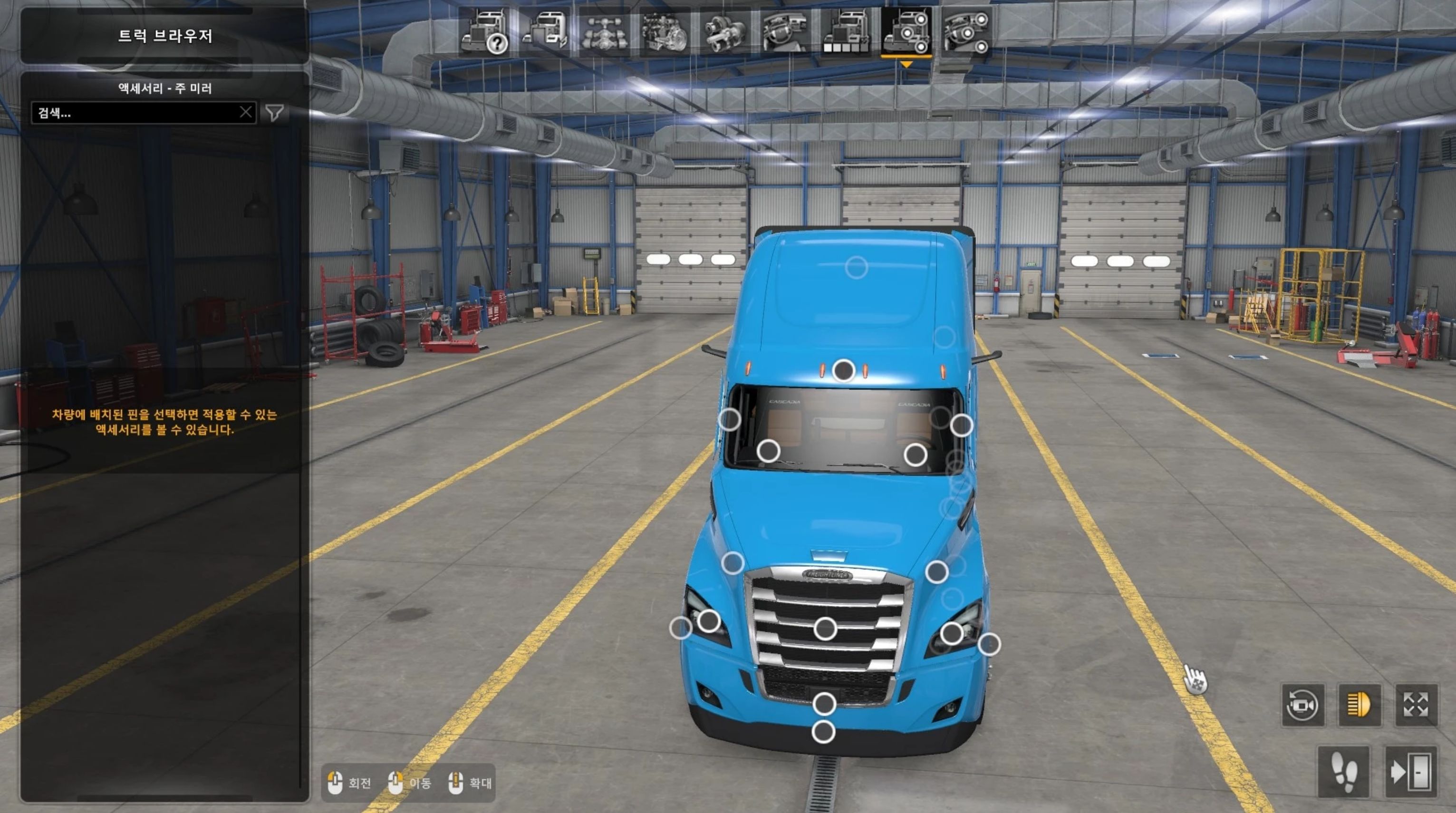This screenshot has width=1456, height=813.
Task: Select the accessory pin on the grille center
Action: click(825, 628)
